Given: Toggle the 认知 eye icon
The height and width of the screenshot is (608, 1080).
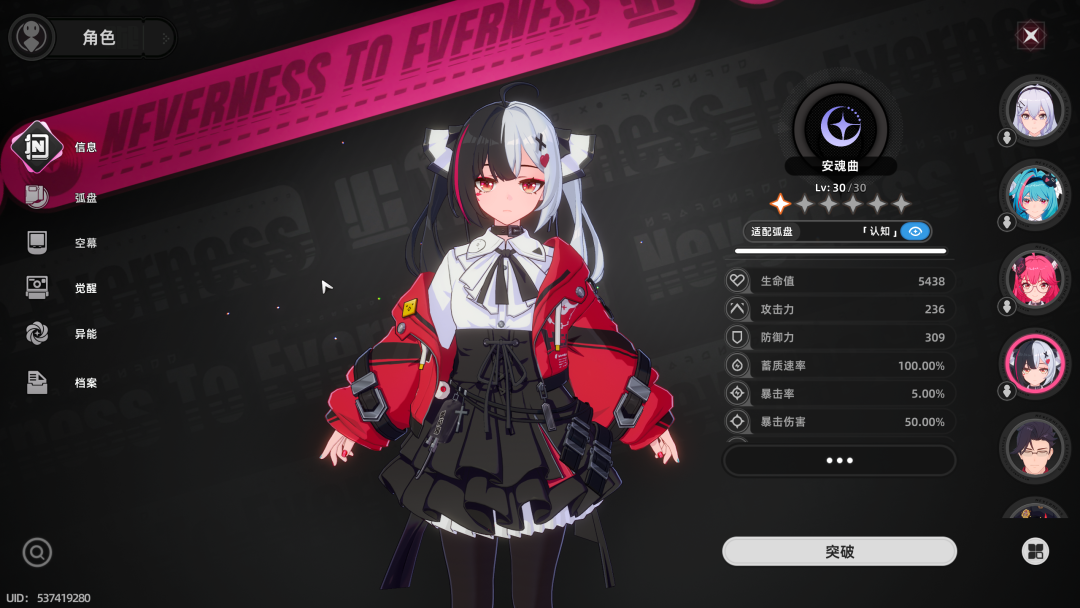Looking at the screenshot, I should pos(914,231).
